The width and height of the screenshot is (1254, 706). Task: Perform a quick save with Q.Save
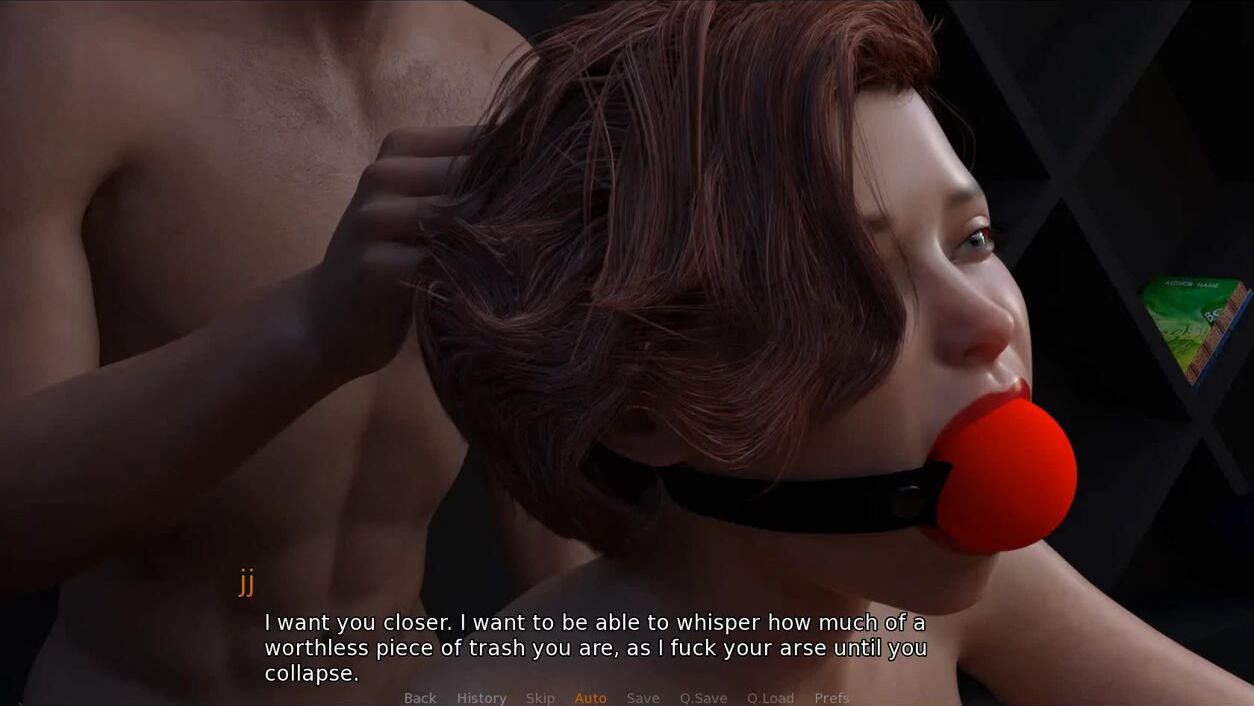point(703,698)
